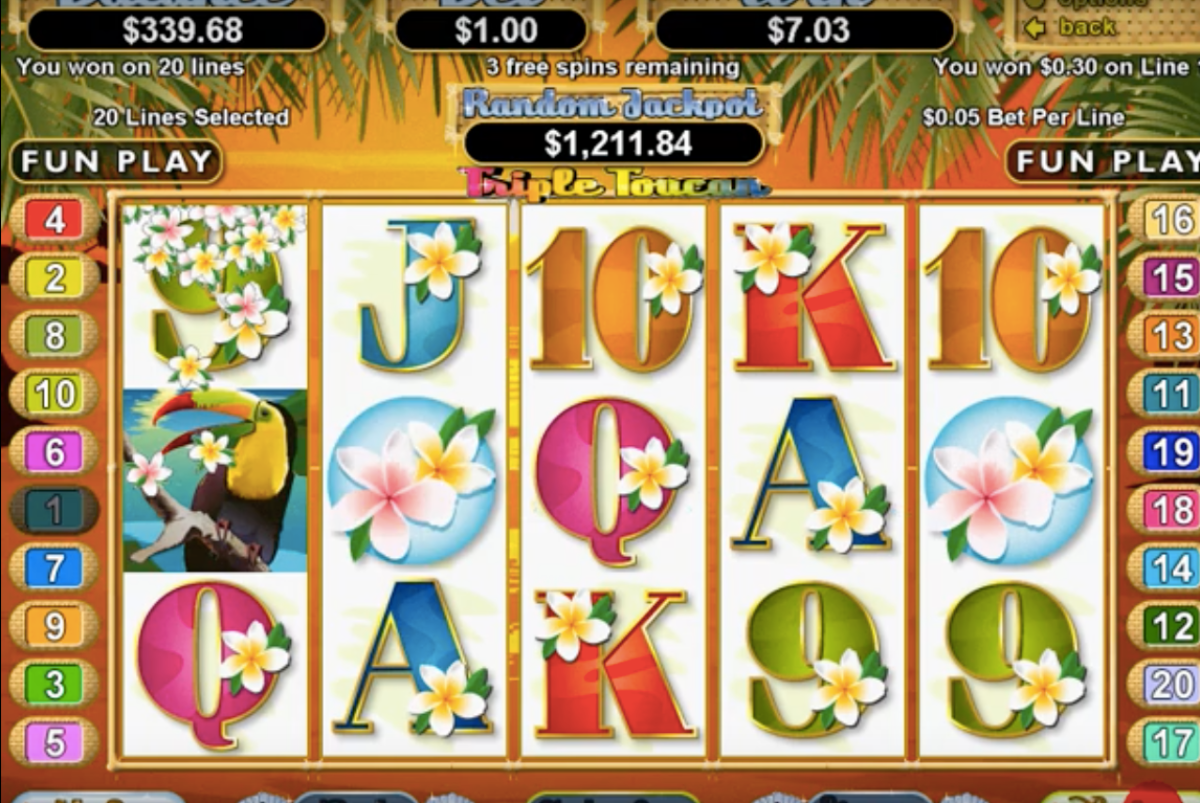This screenshot has height=803, width=1200.
Task: Click the orange payline 9 button
Action: tap(55, 626)
